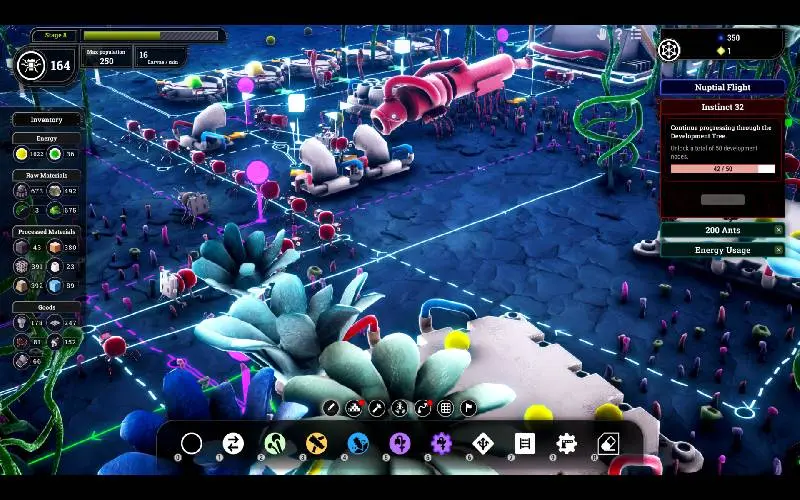Open the orange hammer and pick category

coord(317,443)
